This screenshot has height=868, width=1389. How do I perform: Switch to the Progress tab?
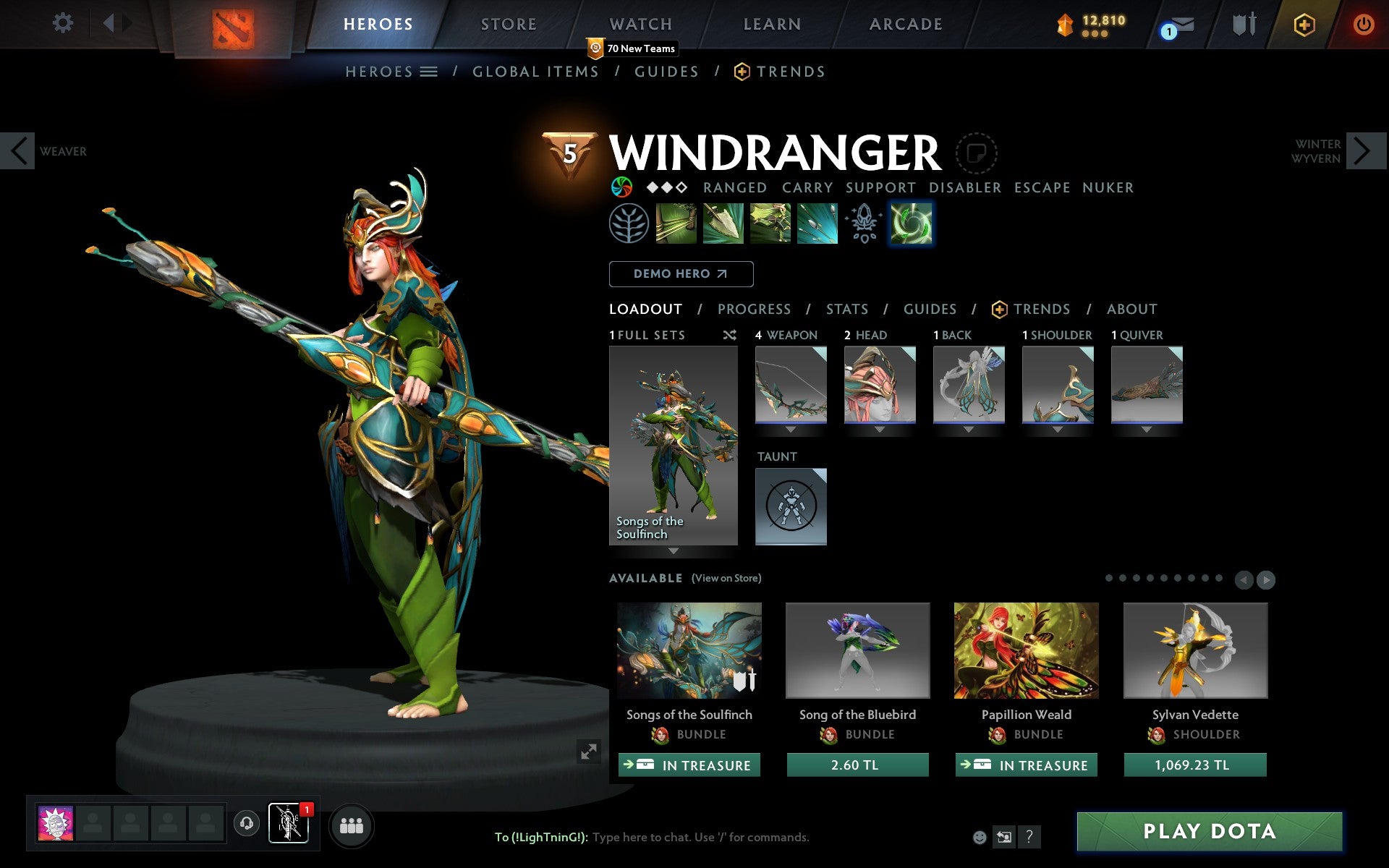click(754, 309)
